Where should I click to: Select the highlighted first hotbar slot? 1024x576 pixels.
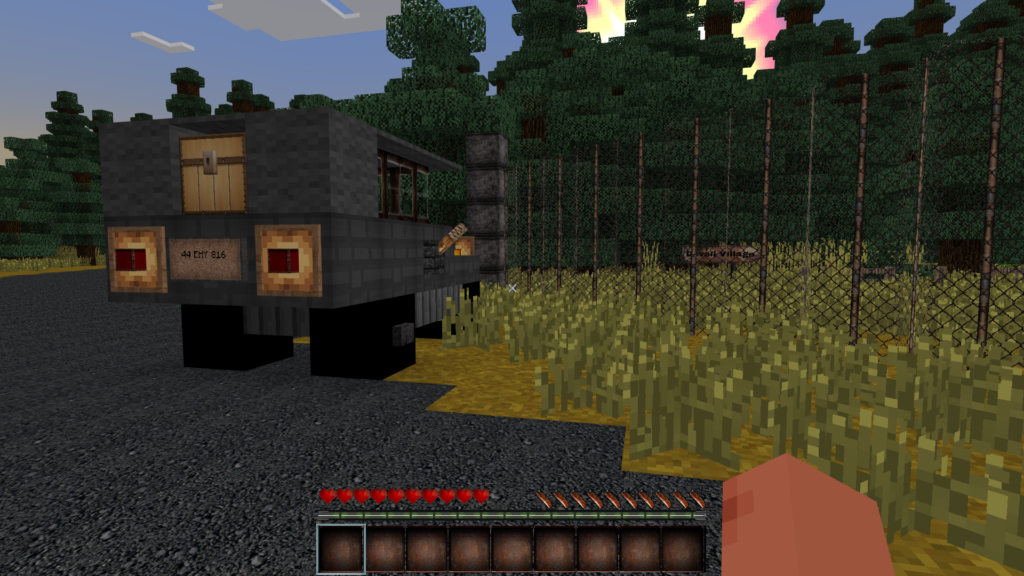pos(340,549)
